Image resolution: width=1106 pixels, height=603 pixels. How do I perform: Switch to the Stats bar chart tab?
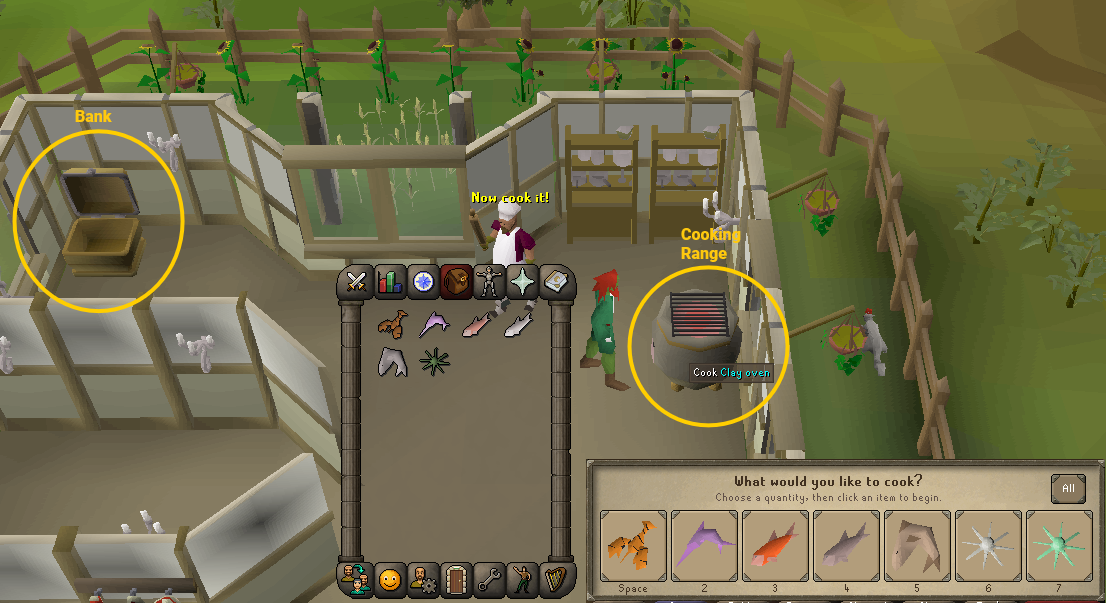390,283
